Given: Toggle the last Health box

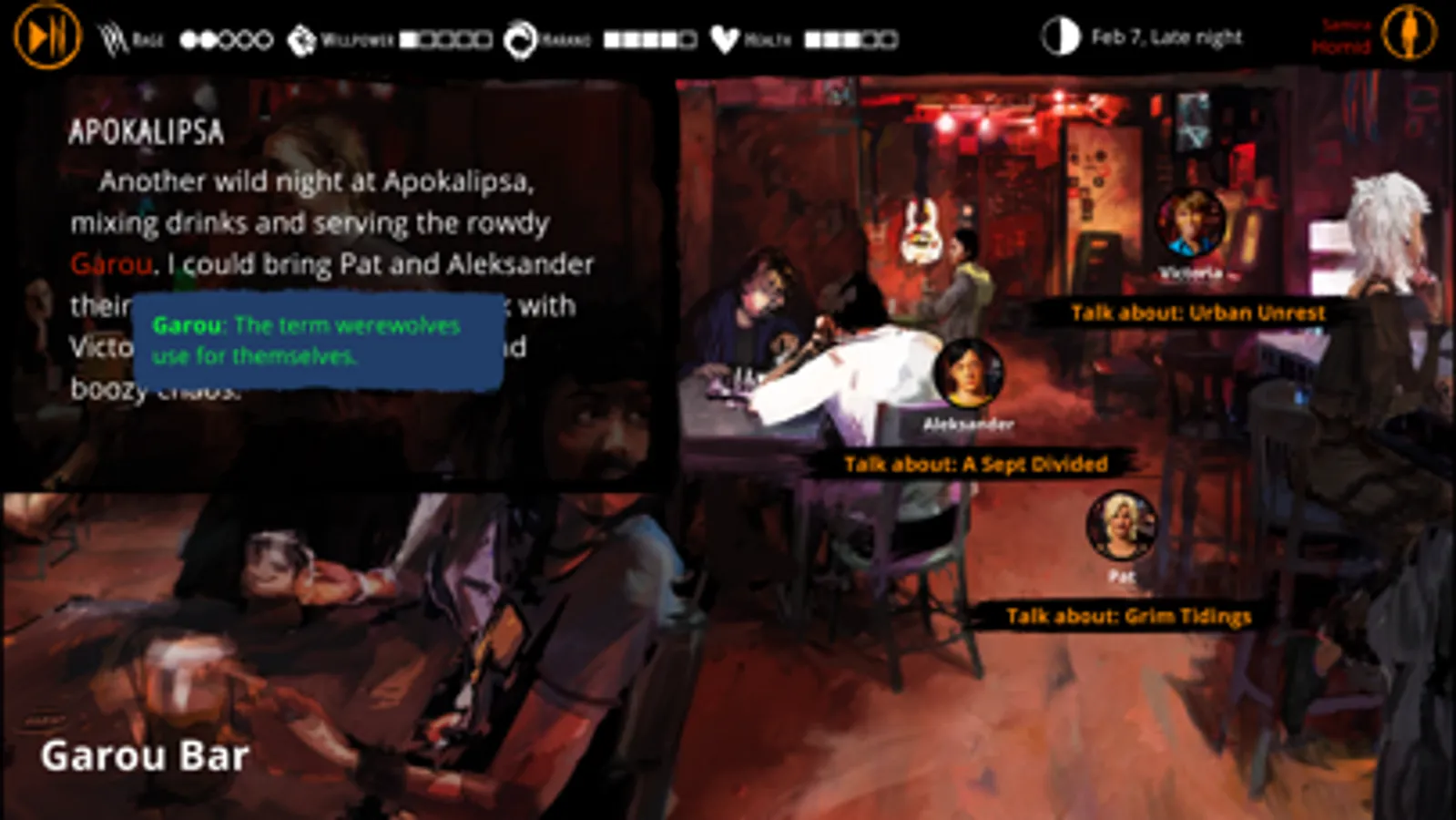Looking at the screenshot, I should click(888, 39).
